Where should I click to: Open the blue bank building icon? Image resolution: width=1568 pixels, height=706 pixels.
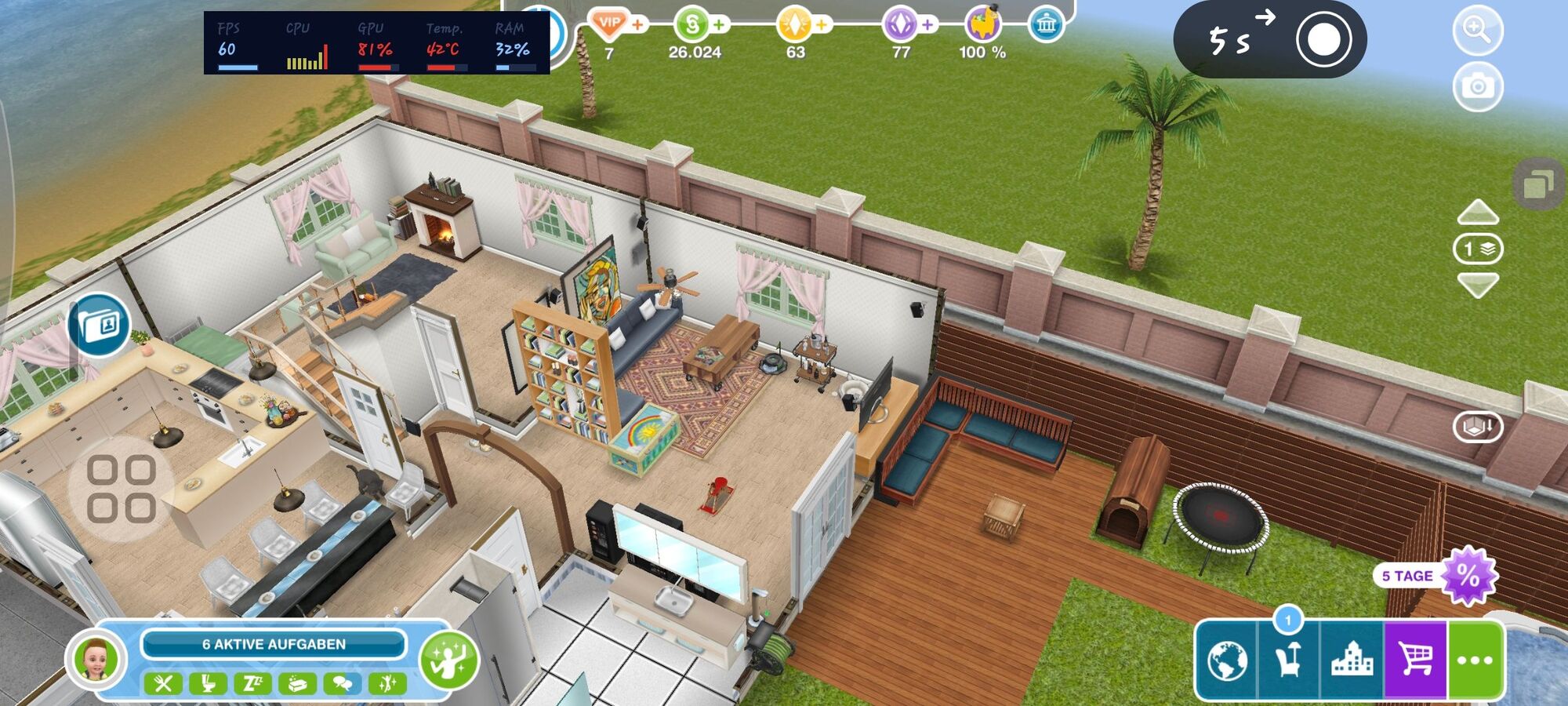click(x=1046, y=25)
